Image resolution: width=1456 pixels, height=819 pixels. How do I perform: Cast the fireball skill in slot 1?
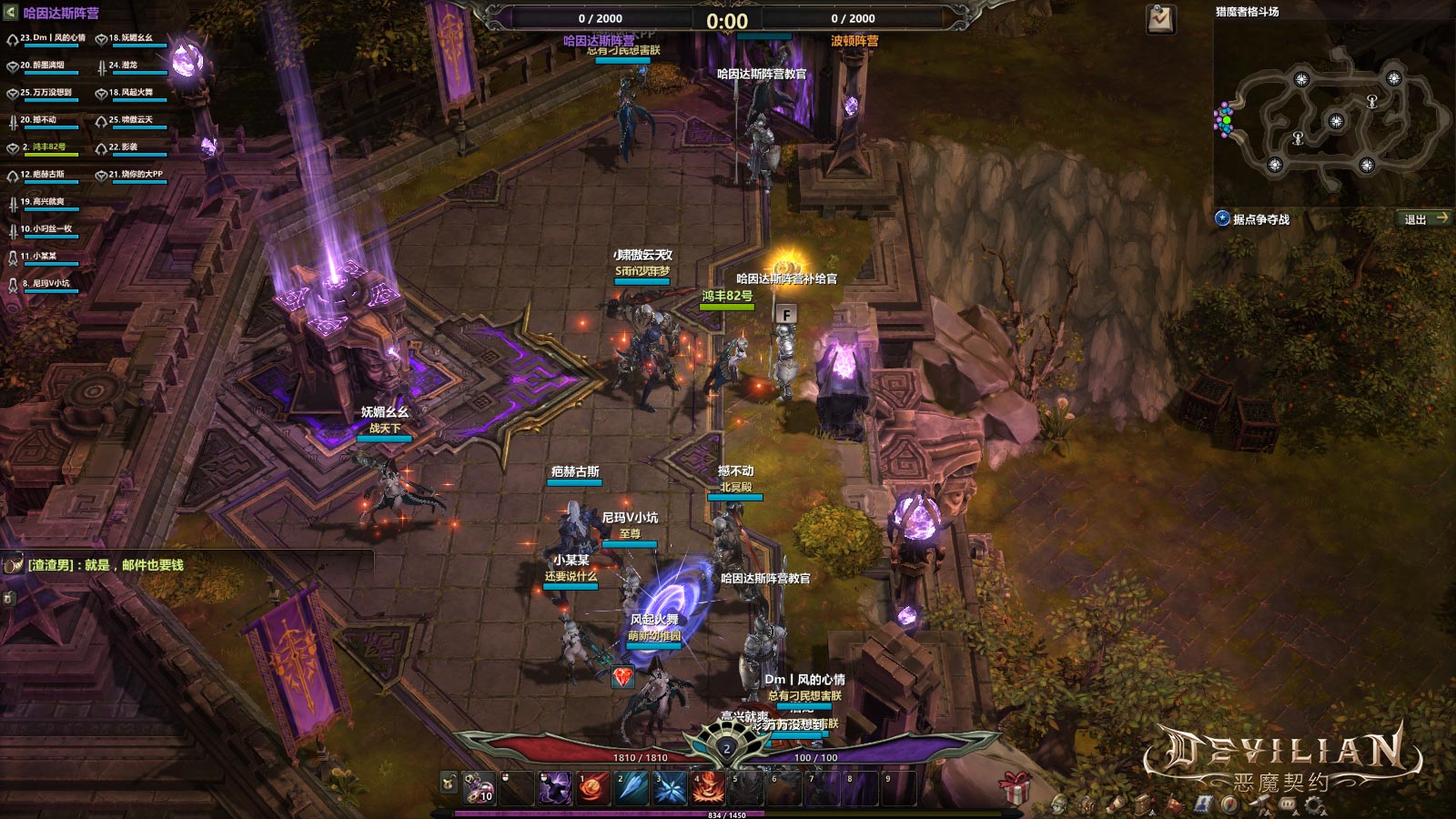[592, 788]
